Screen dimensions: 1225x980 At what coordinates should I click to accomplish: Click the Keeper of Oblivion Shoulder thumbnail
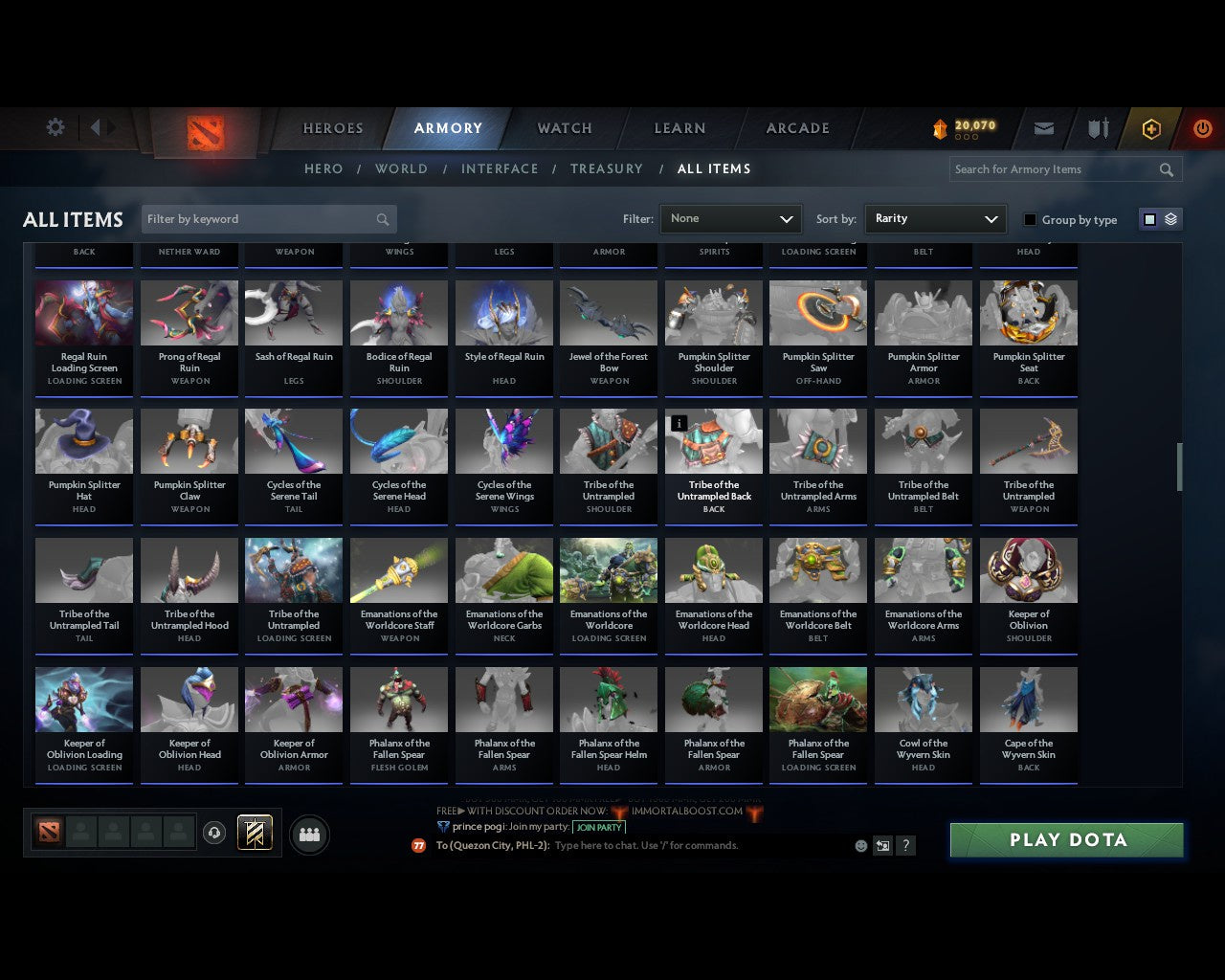pyautogui.click(x=1028, y=569)
